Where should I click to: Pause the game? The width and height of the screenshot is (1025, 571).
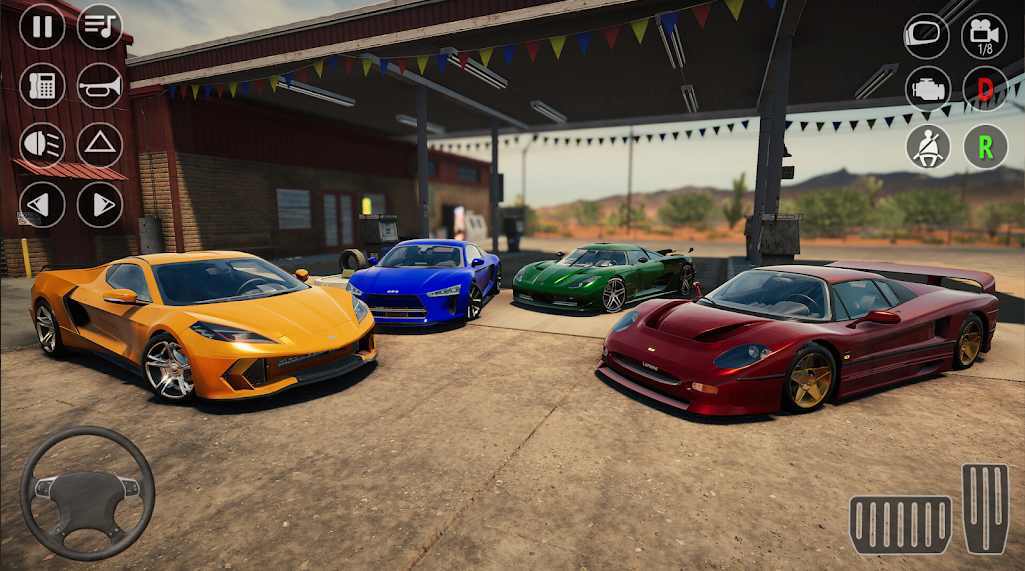tap(42, 27)
